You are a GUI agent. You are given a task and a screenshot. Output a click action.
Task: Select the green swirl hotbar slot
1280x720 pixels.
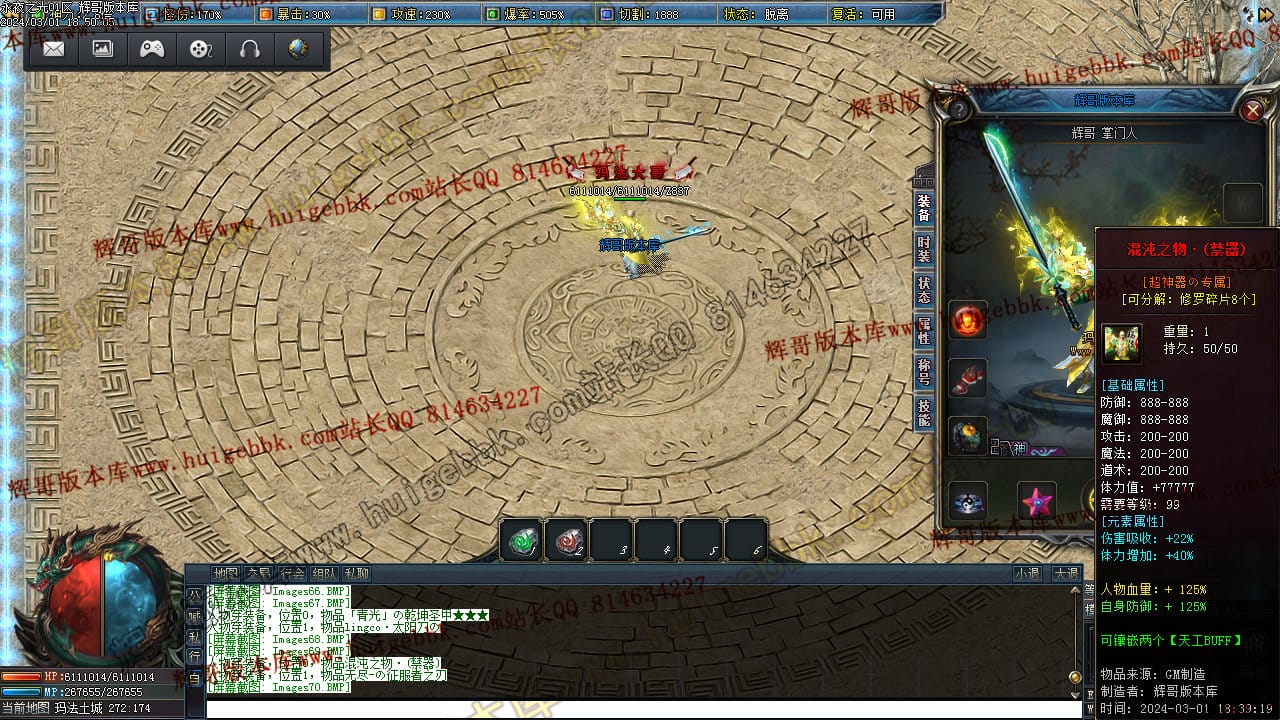521,541
